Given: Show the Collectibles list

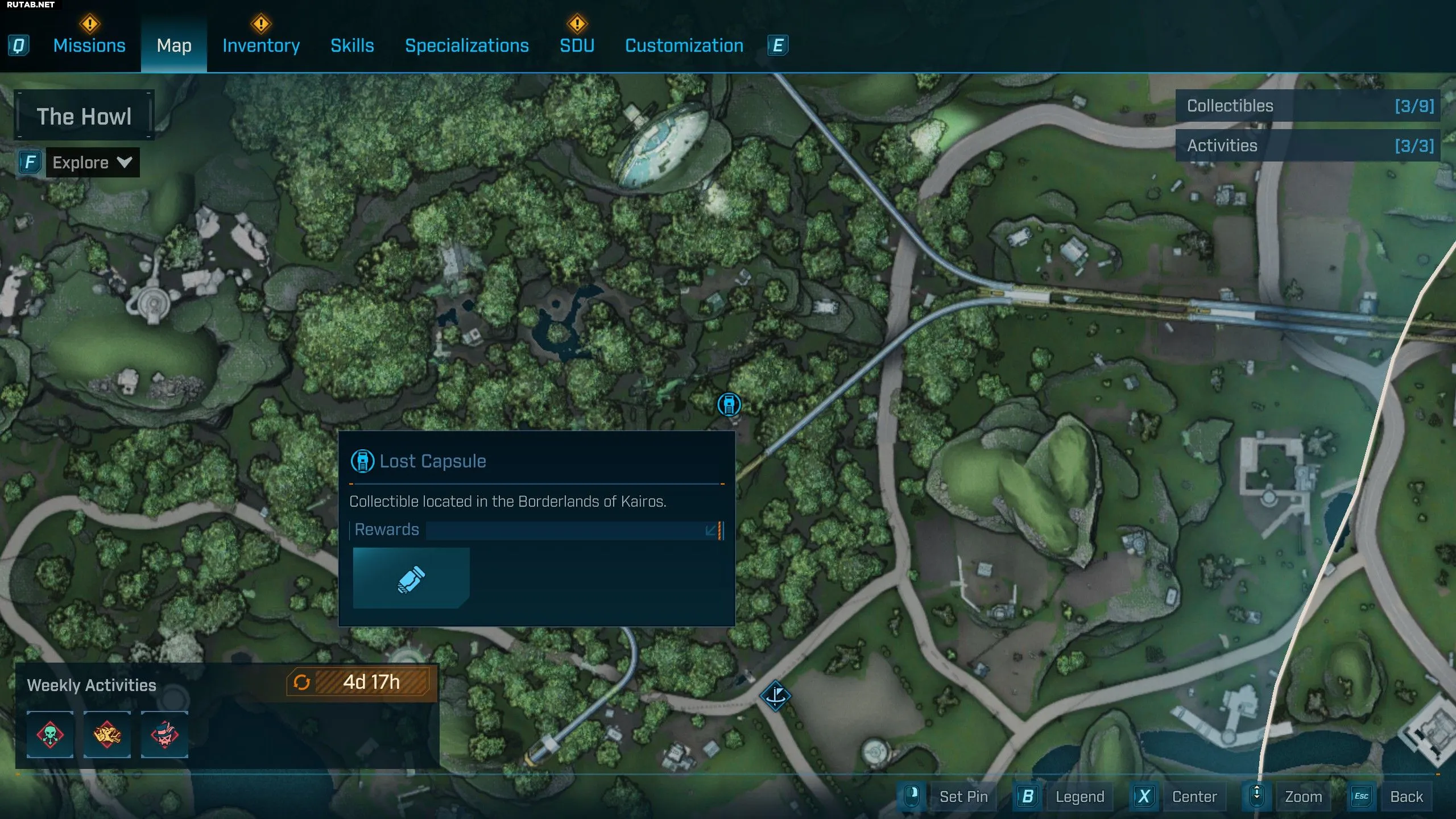Looking at the screenshot, I should (1308, 106).
